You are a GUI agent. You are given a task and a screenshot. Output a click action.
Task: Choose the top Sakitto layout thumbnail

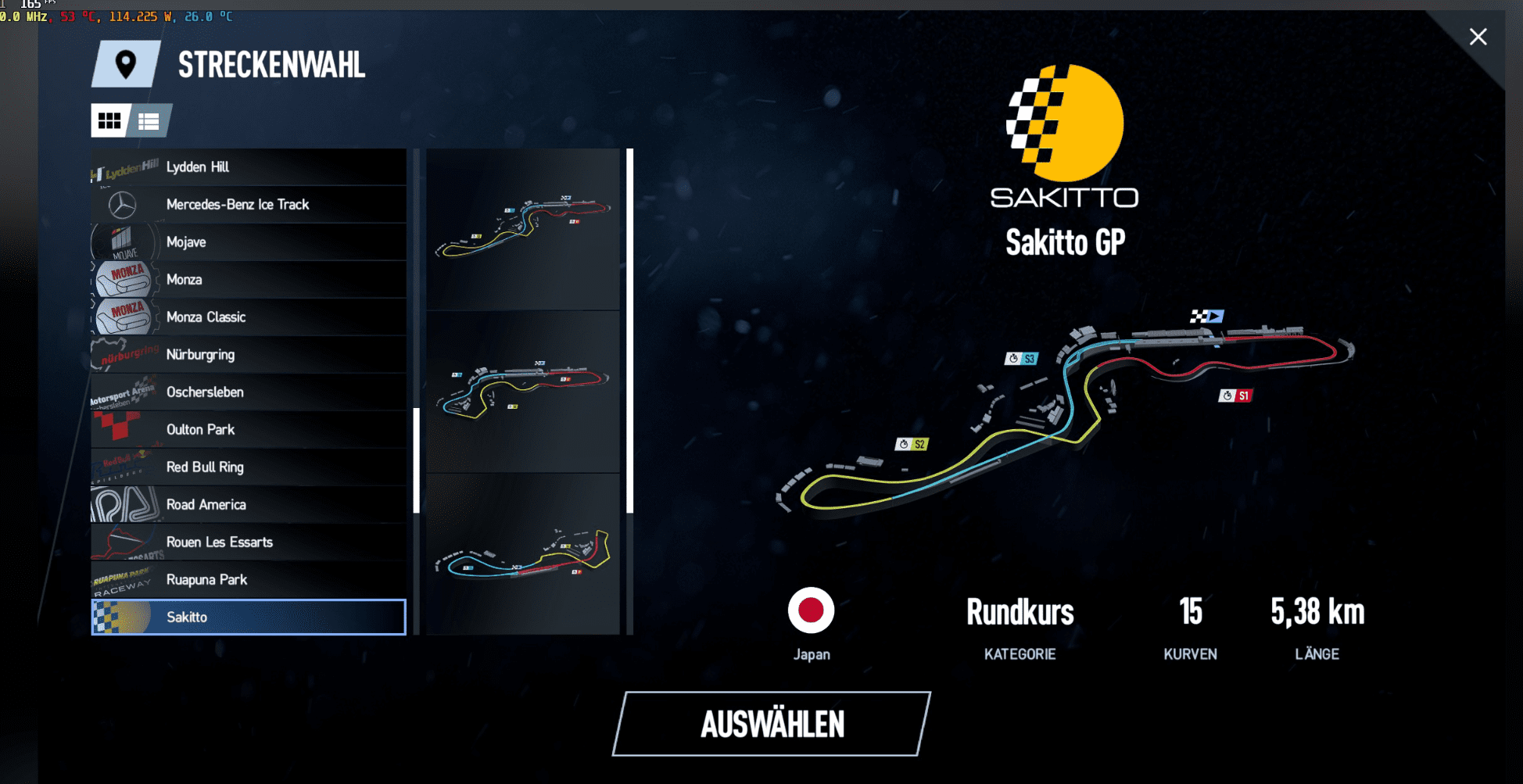[523, 228]
